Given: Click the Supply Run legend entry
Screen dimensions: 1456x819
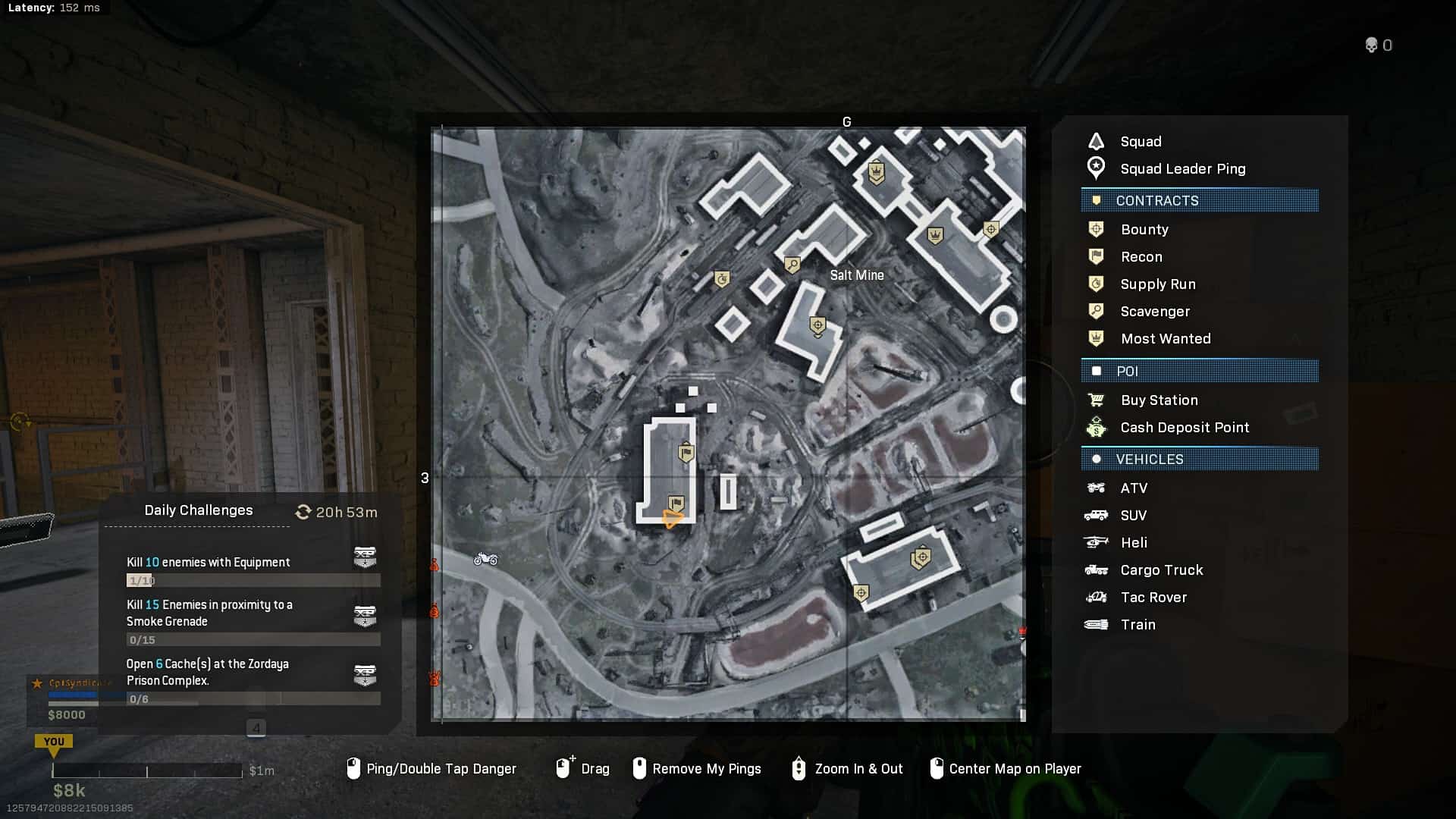Looking at the screenshot, I should click(x=1157, y=284).
